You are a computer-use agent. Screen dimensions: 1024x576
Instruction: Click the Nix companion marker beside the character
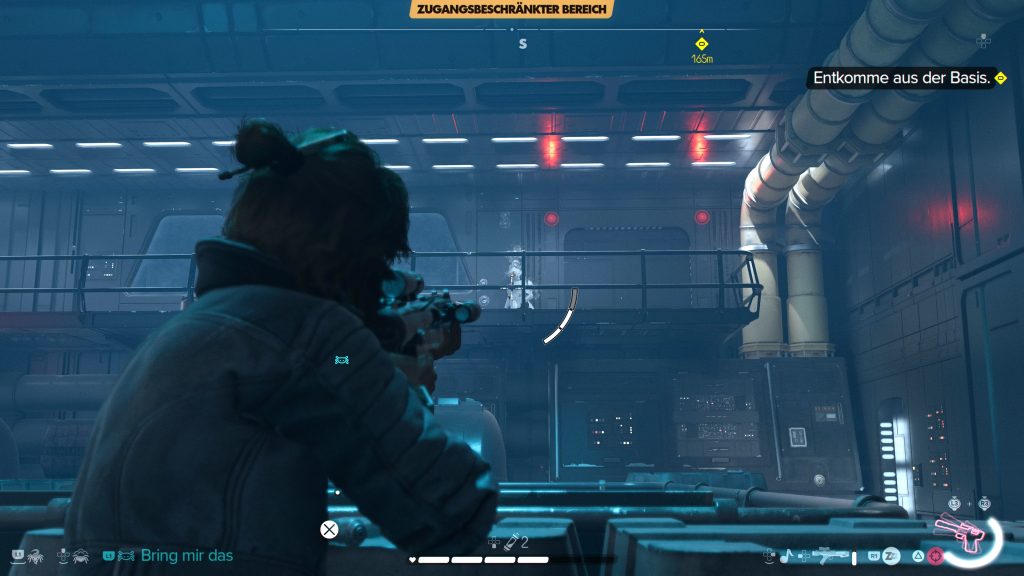click(341, 359)
